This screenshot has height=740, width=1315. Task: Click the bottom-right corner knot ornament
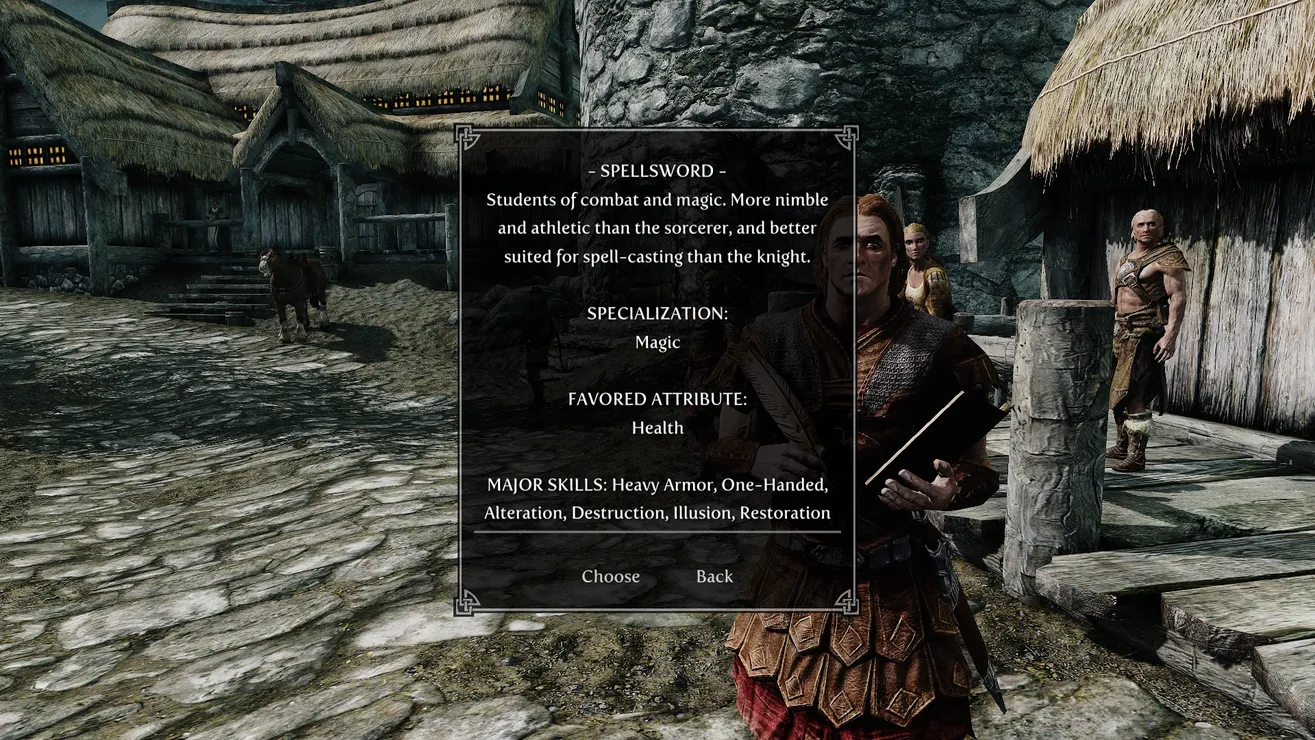[851, 602]
